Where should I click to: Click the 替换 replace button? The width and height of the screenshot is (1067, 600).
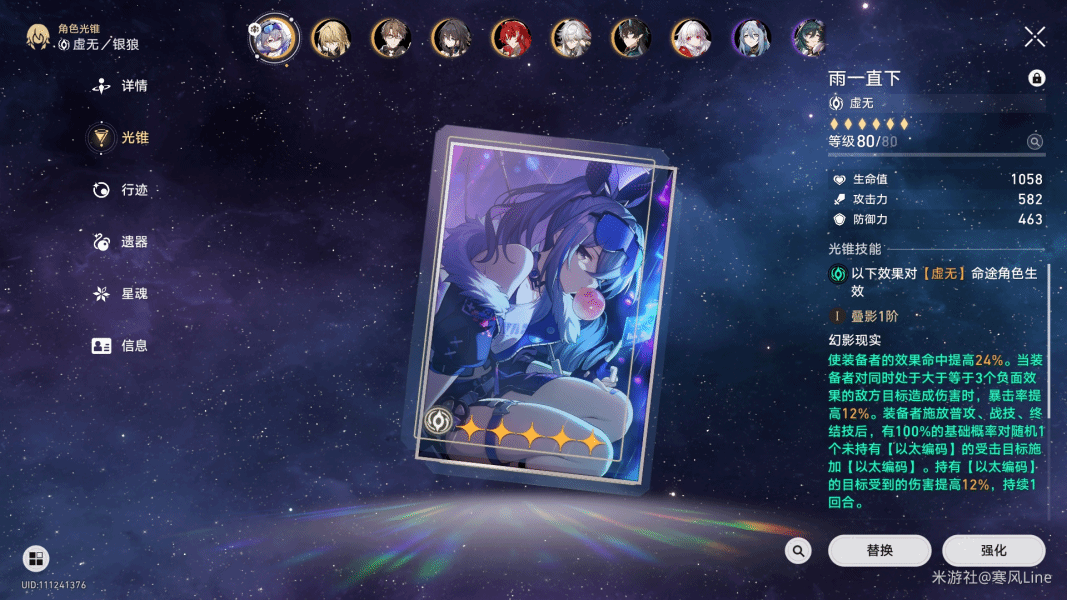879,551
